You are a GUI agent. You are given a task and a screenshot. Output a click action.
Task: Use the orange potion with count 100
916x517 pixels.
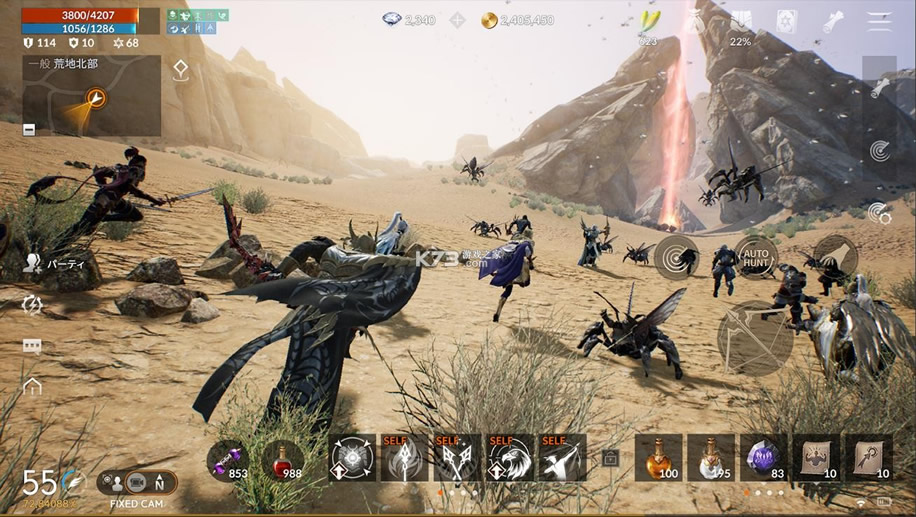click(658, 457)
